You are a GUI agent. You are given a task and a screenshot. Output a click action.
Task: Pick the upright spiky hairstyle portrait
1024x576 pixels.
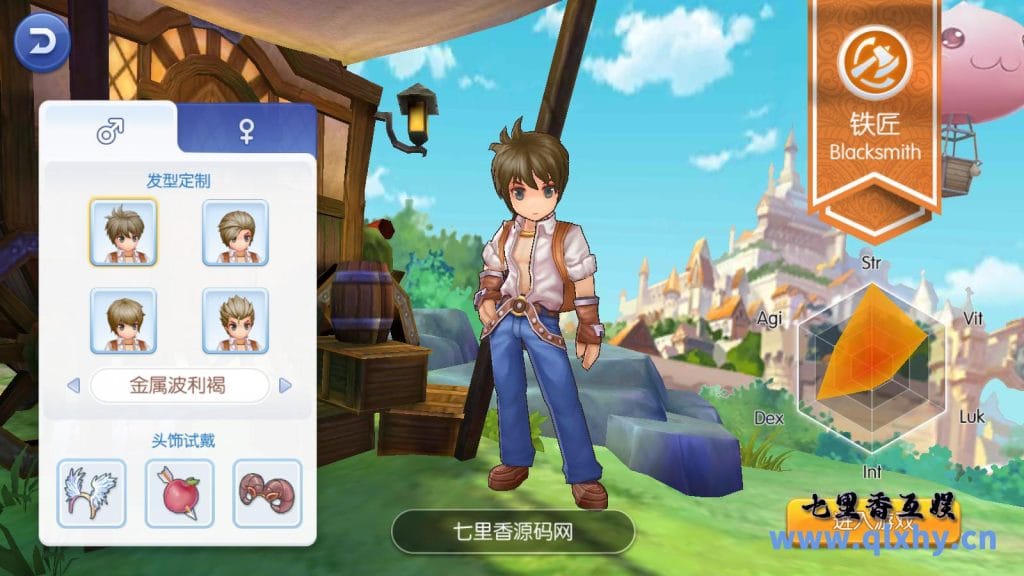pyautogui.click(x=235, y=320)
